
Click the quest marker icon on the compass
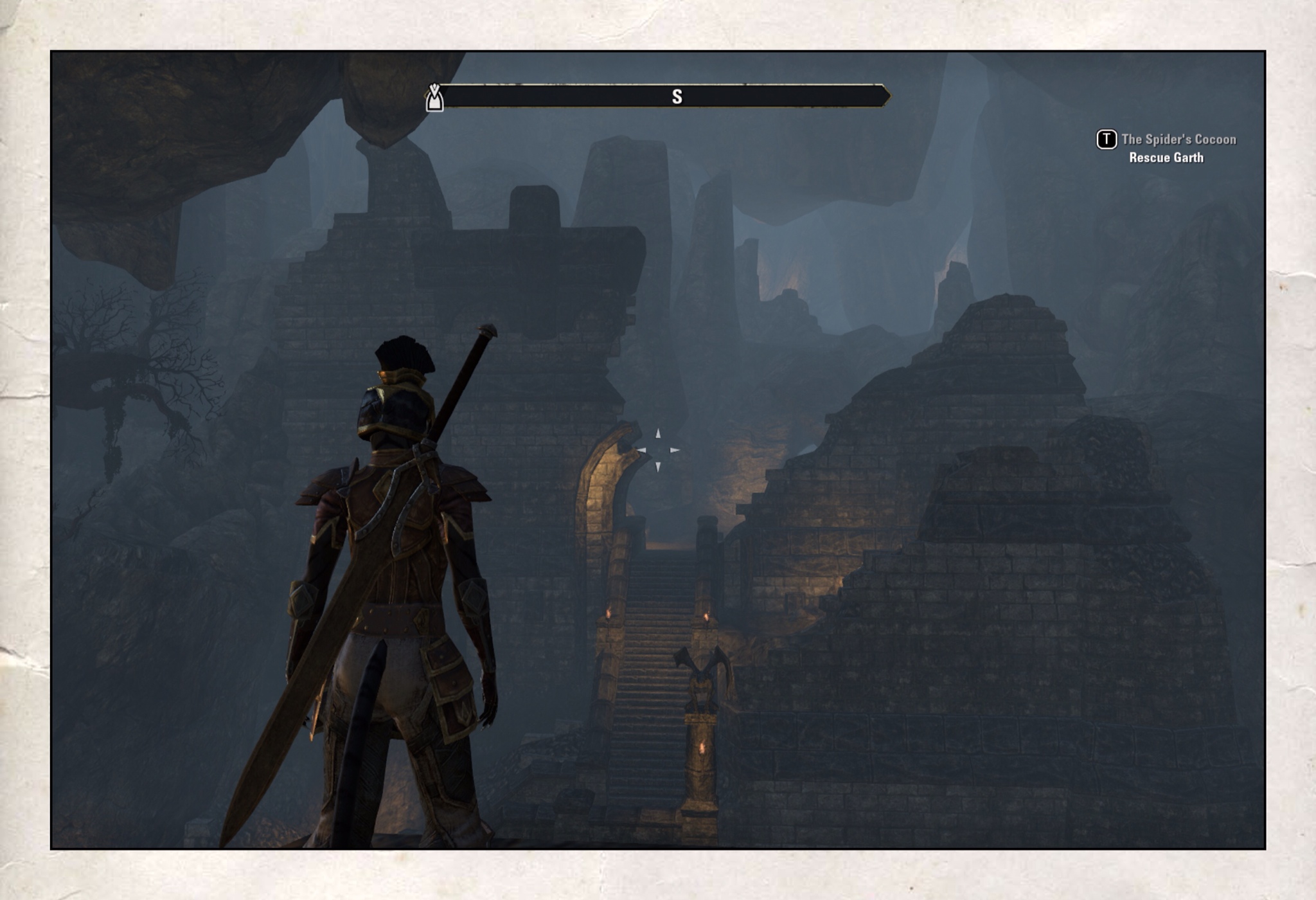[434, 98]
